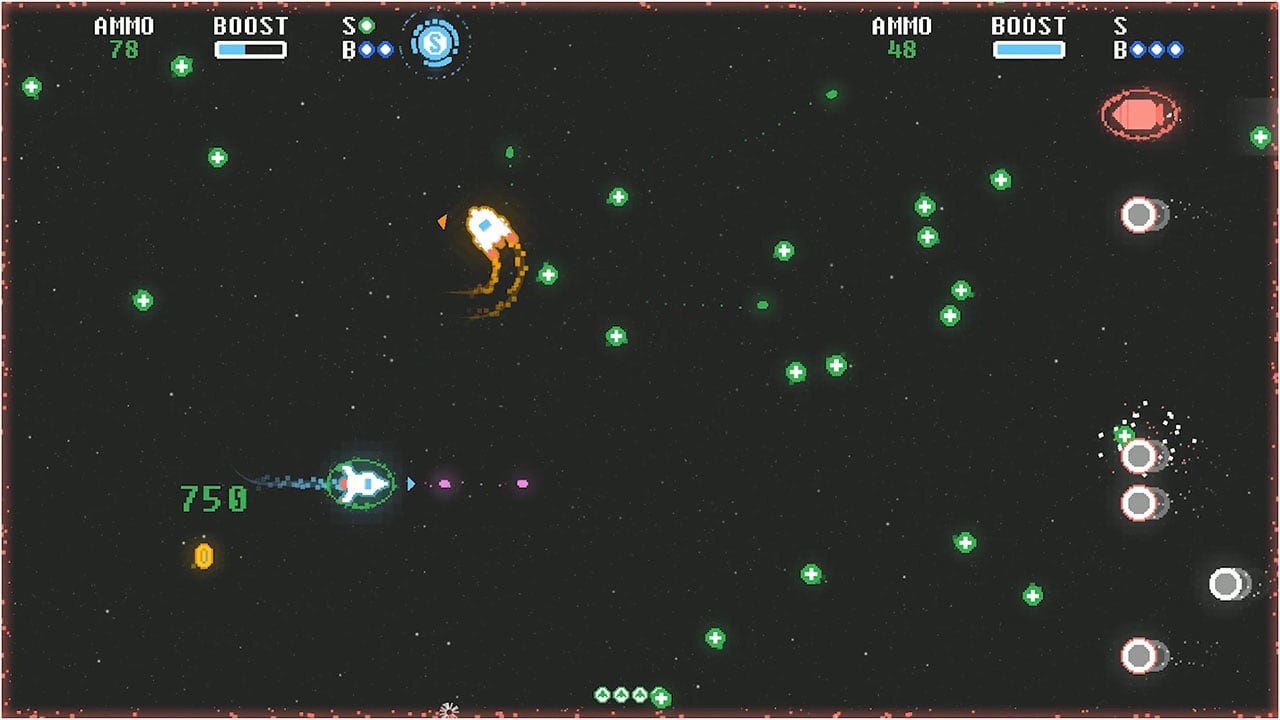The image size is (1280, 720).
Task: Click the right AMMO counter showing 48
Action: coord(903,44)
